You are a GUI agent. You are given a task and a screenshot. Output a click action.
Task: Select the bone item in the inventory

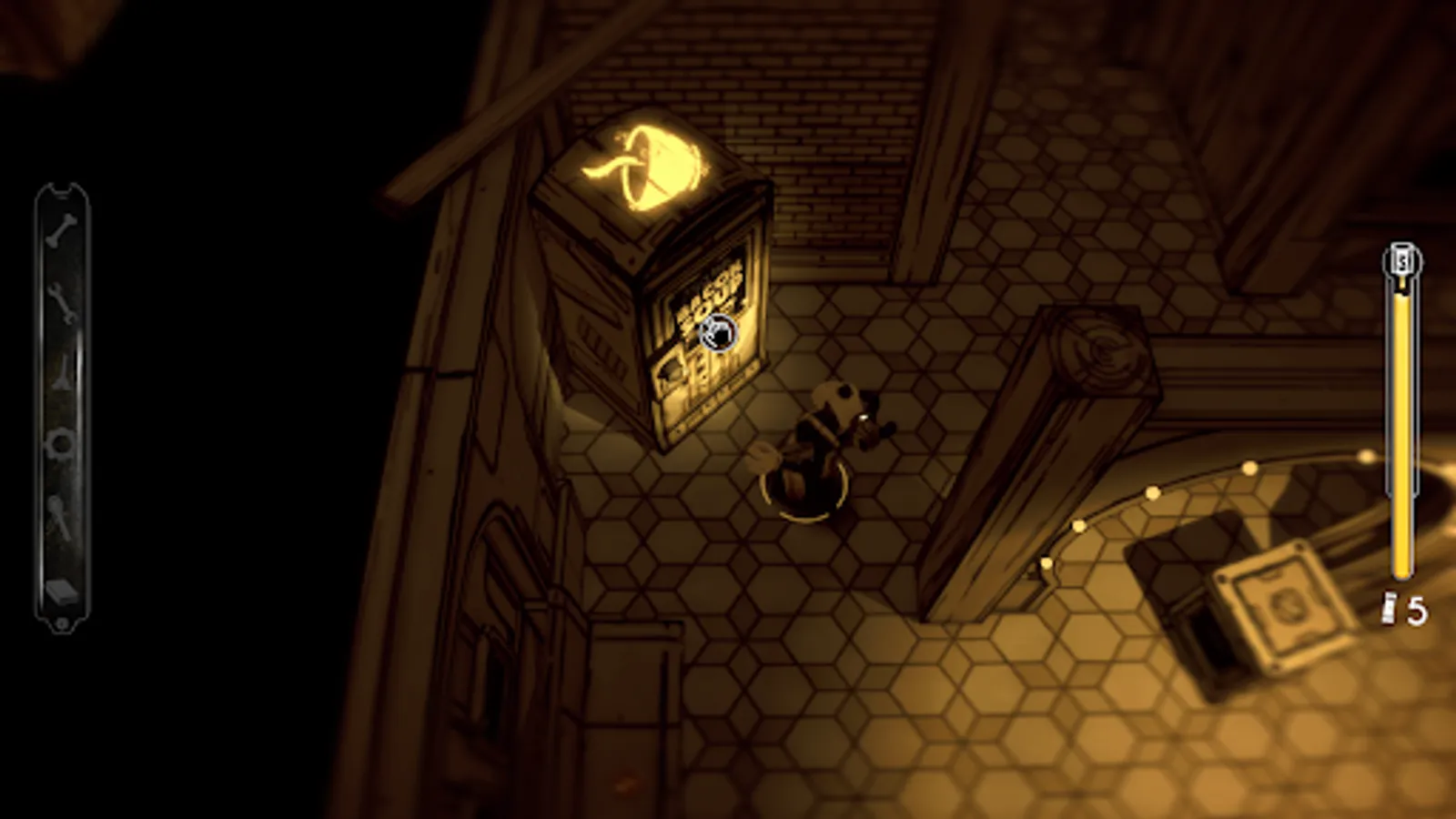(x=59, y=232)
